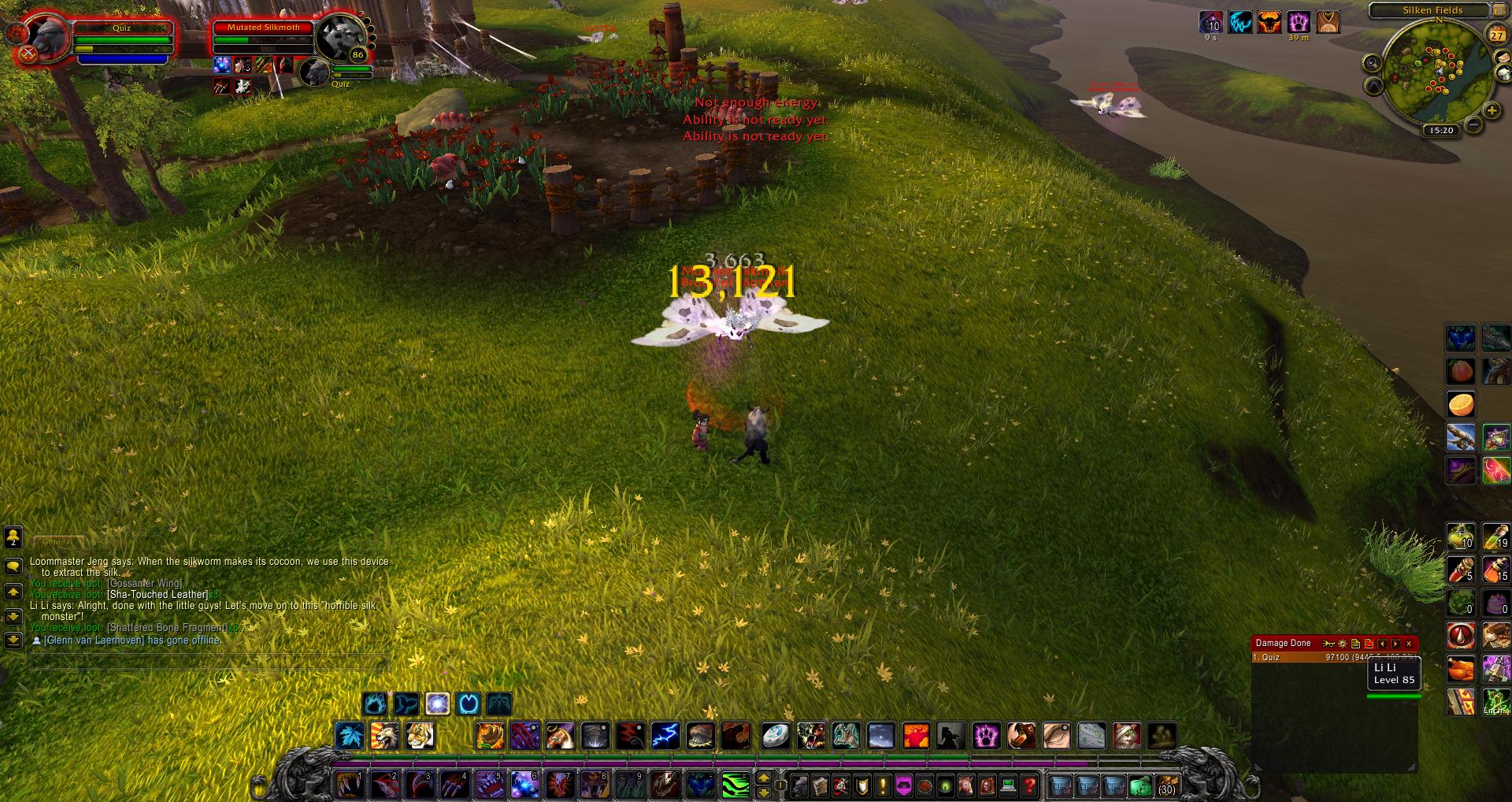This screenshot has height=802, width=1512.
Task: Open the chat bubble button beside chat
Action: (x=13, y=566)
